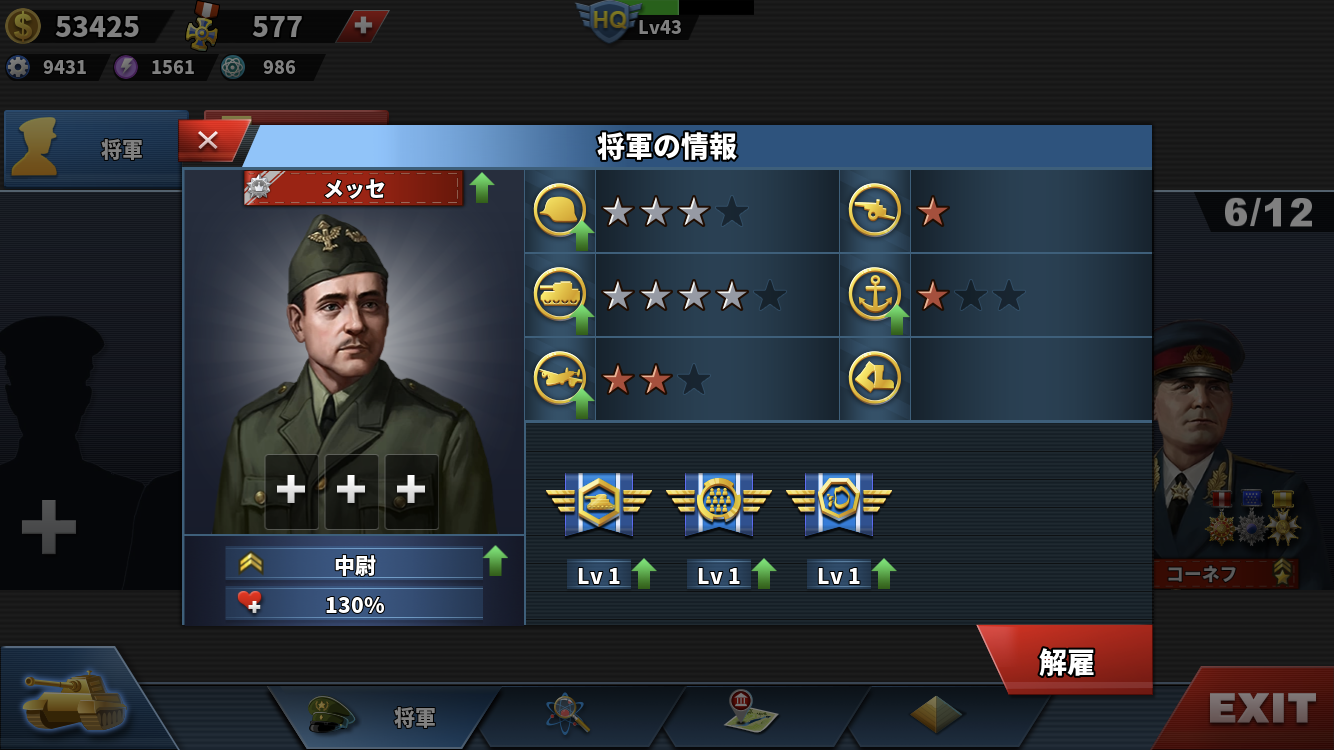
Task: Select the tank icon in bottom corner
Action: tap(75, 700)
